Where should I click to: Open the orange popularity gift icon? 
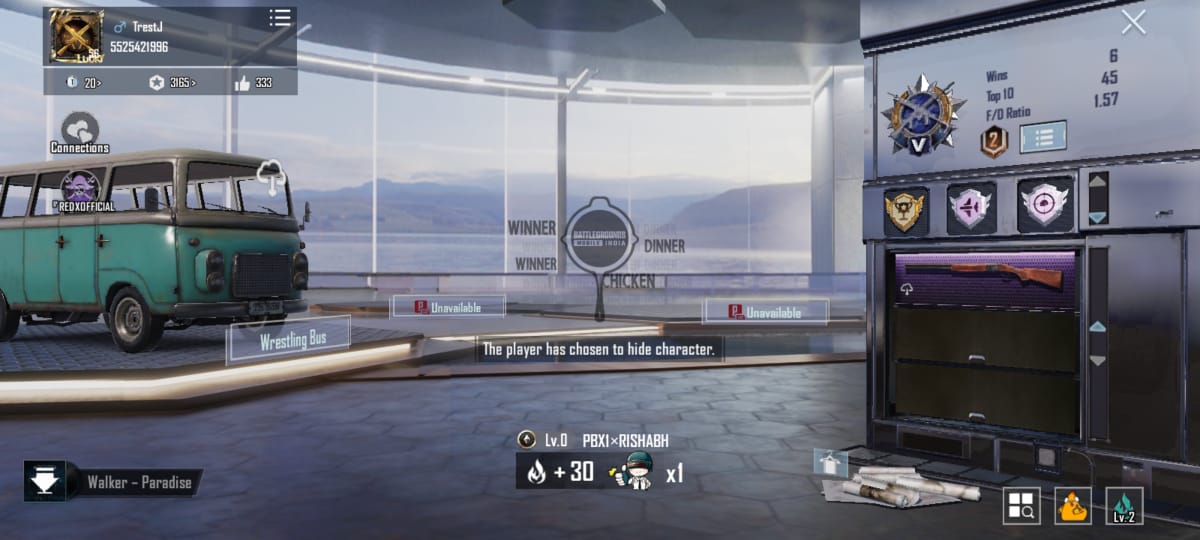tap(1074, 506)
